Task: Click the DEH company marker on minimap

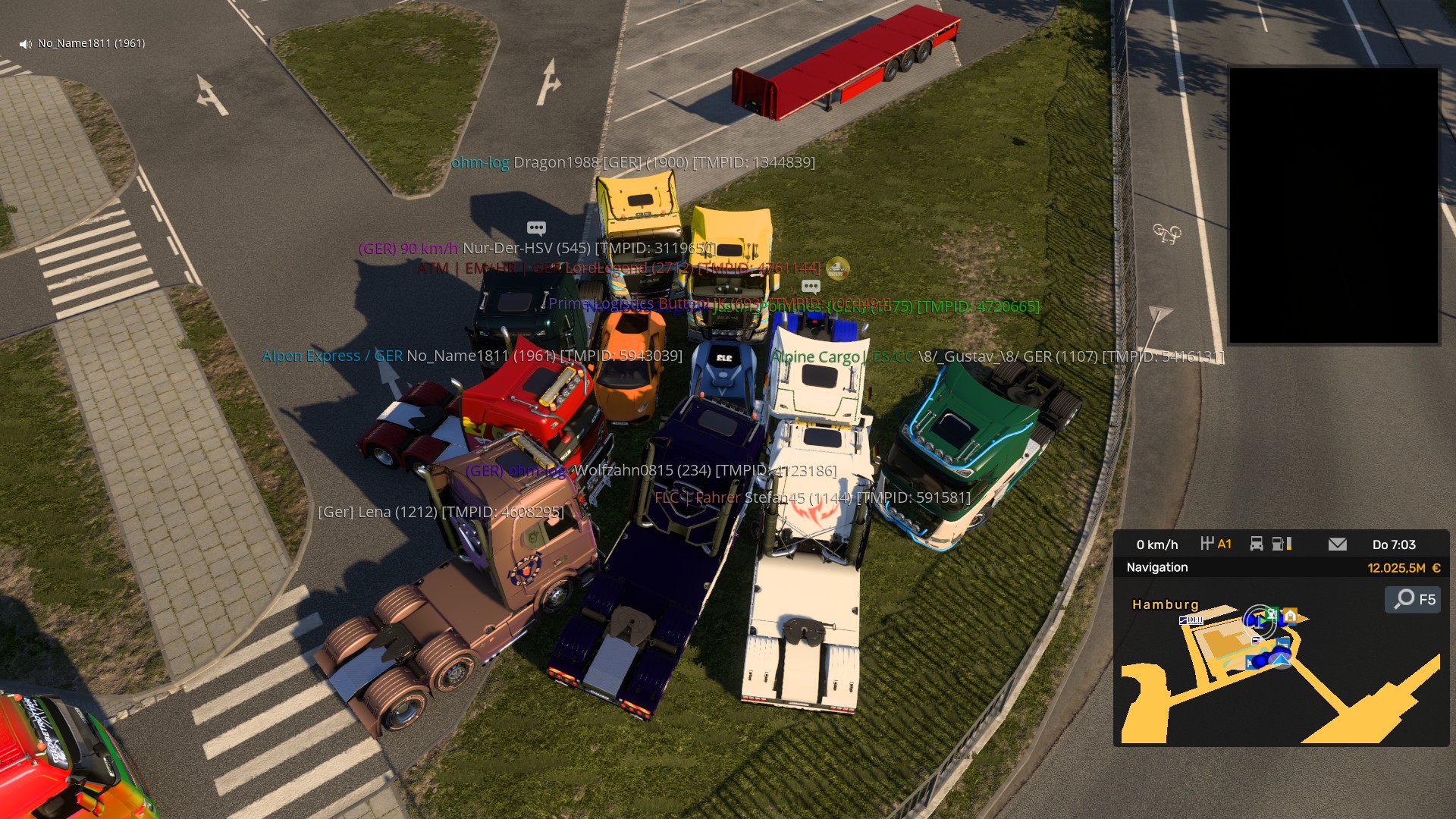Action: pos(1191,620)
